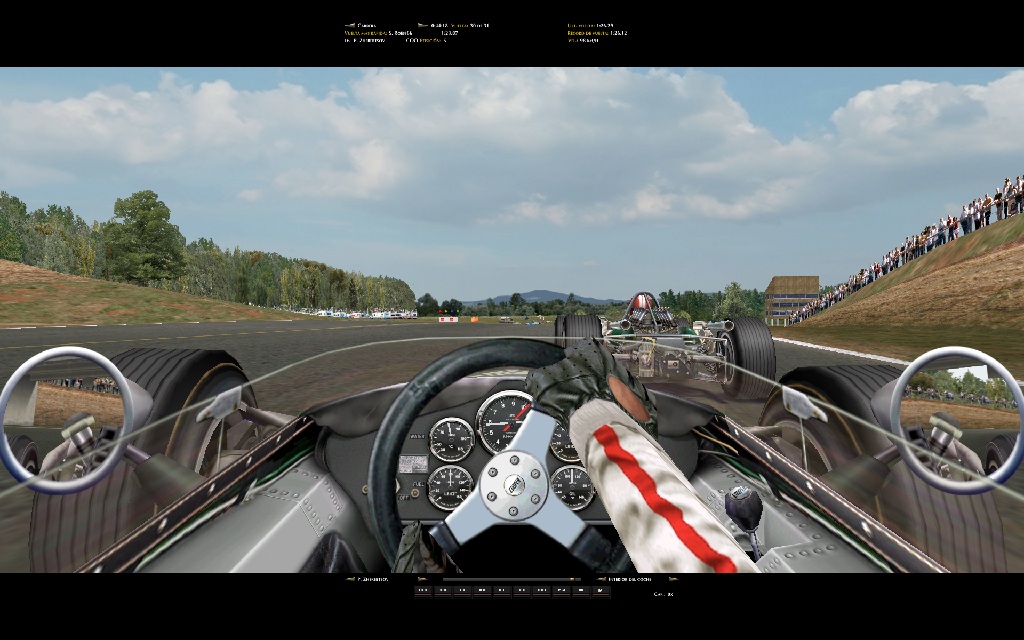Click the replay timeline progress bar
The width and height of the screenshot is (1024, 640).
[511, 579]
